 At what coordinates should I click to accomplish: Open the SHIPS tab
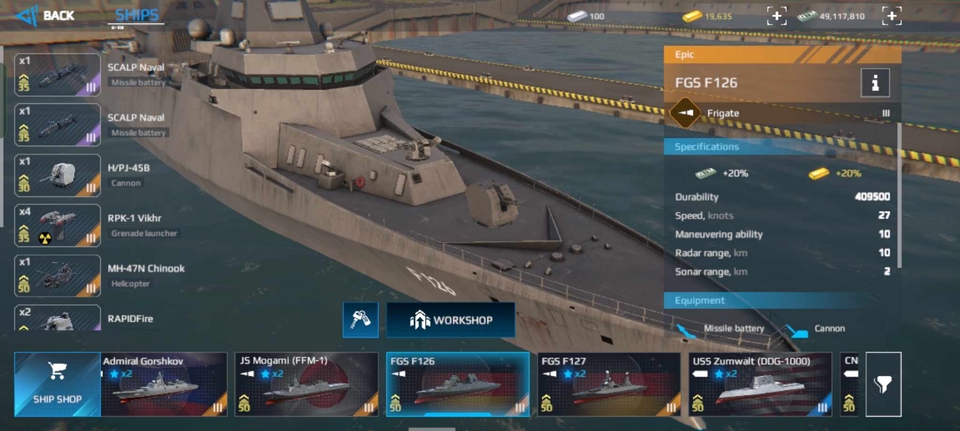point(136,15)
